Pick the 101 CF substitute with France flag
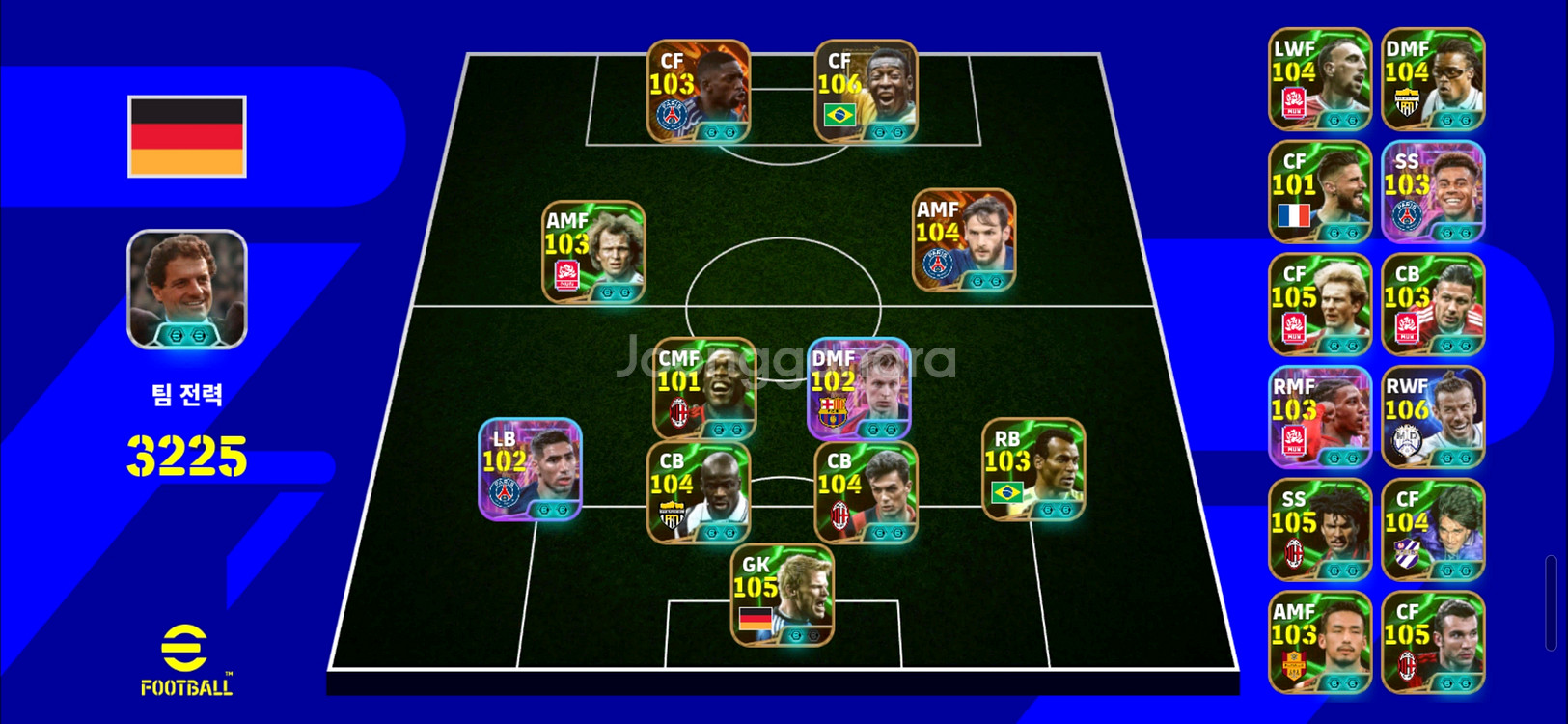Image resolution: width=1568 pixels, height=724 pixels. click(x=1319, y=191)
